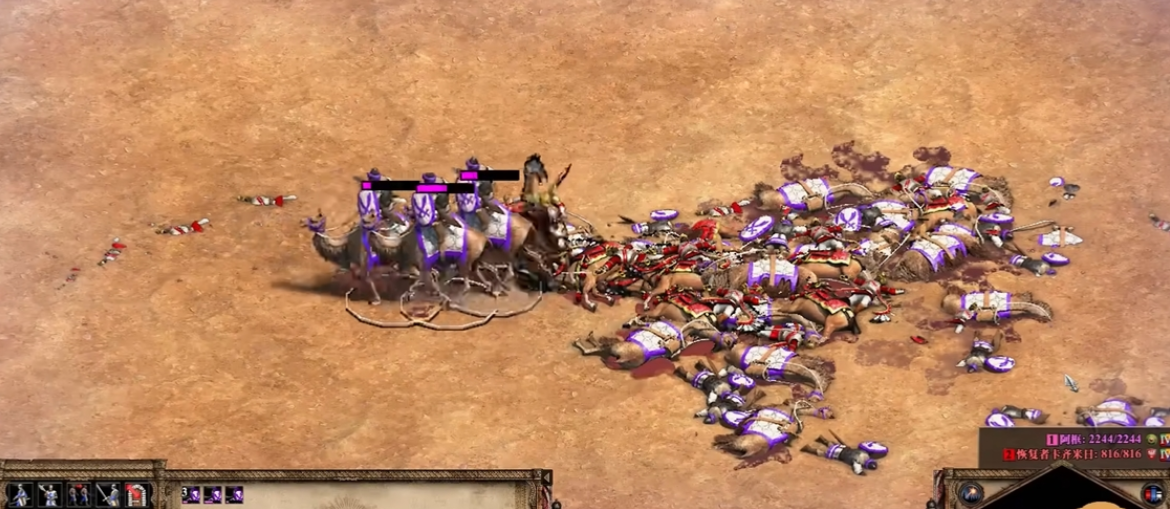Activate the flare signal button beside the minimap

click(x=970, y=493)
